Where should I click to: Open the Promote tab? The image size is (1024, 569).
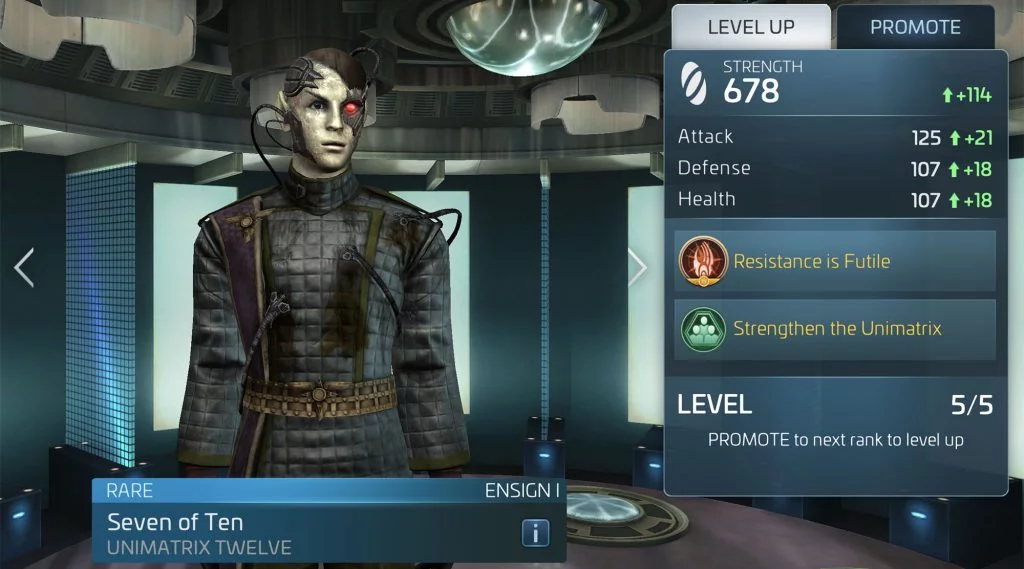pyautogui.click(x=915, y=27)
